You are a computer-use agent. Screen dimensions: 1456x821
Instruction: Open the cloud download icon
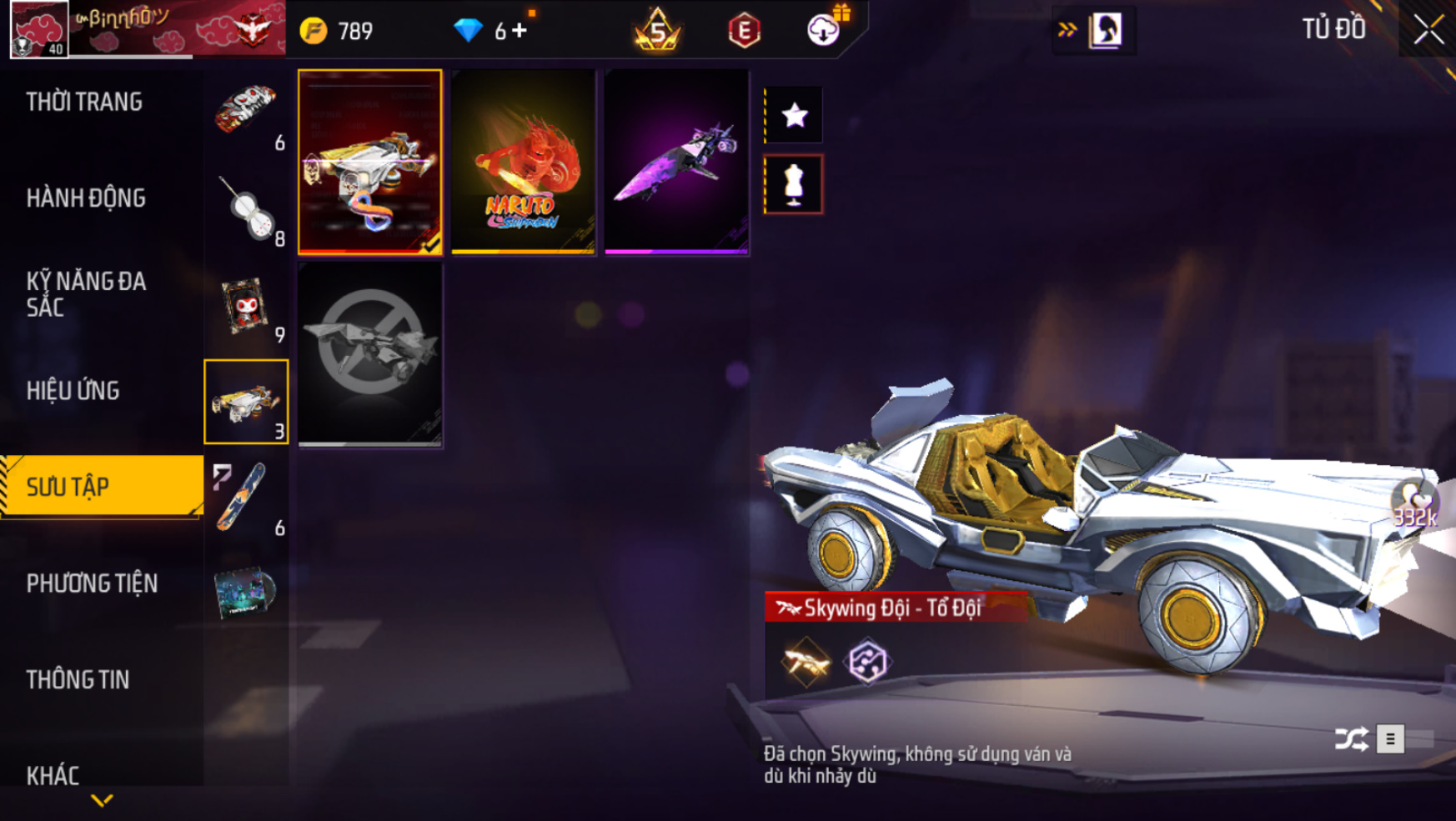(823, 30)
